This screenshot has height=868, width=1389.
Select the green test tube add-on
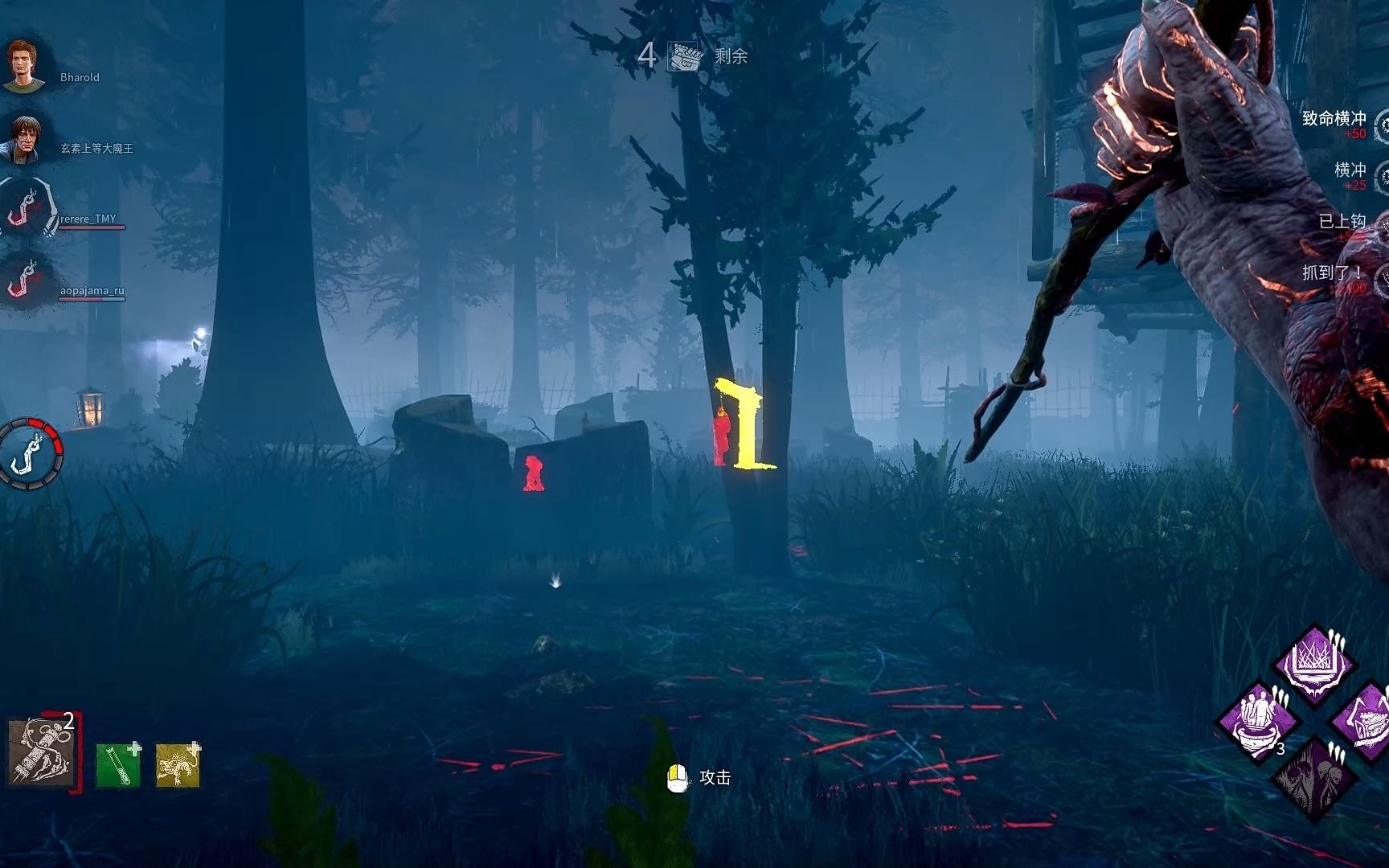[x=117, y=764]
